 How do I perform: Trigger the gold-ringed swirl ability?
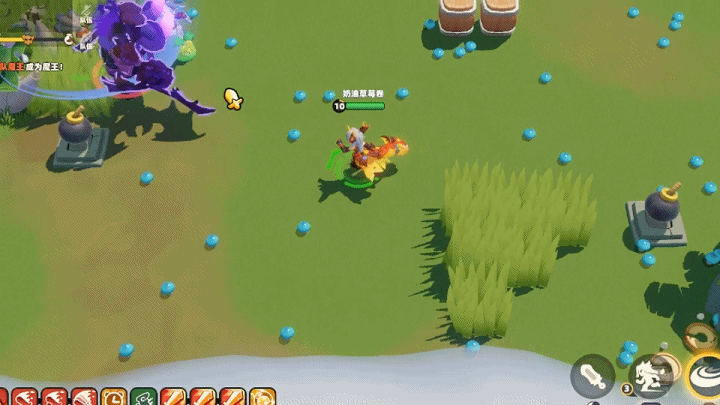704,374
